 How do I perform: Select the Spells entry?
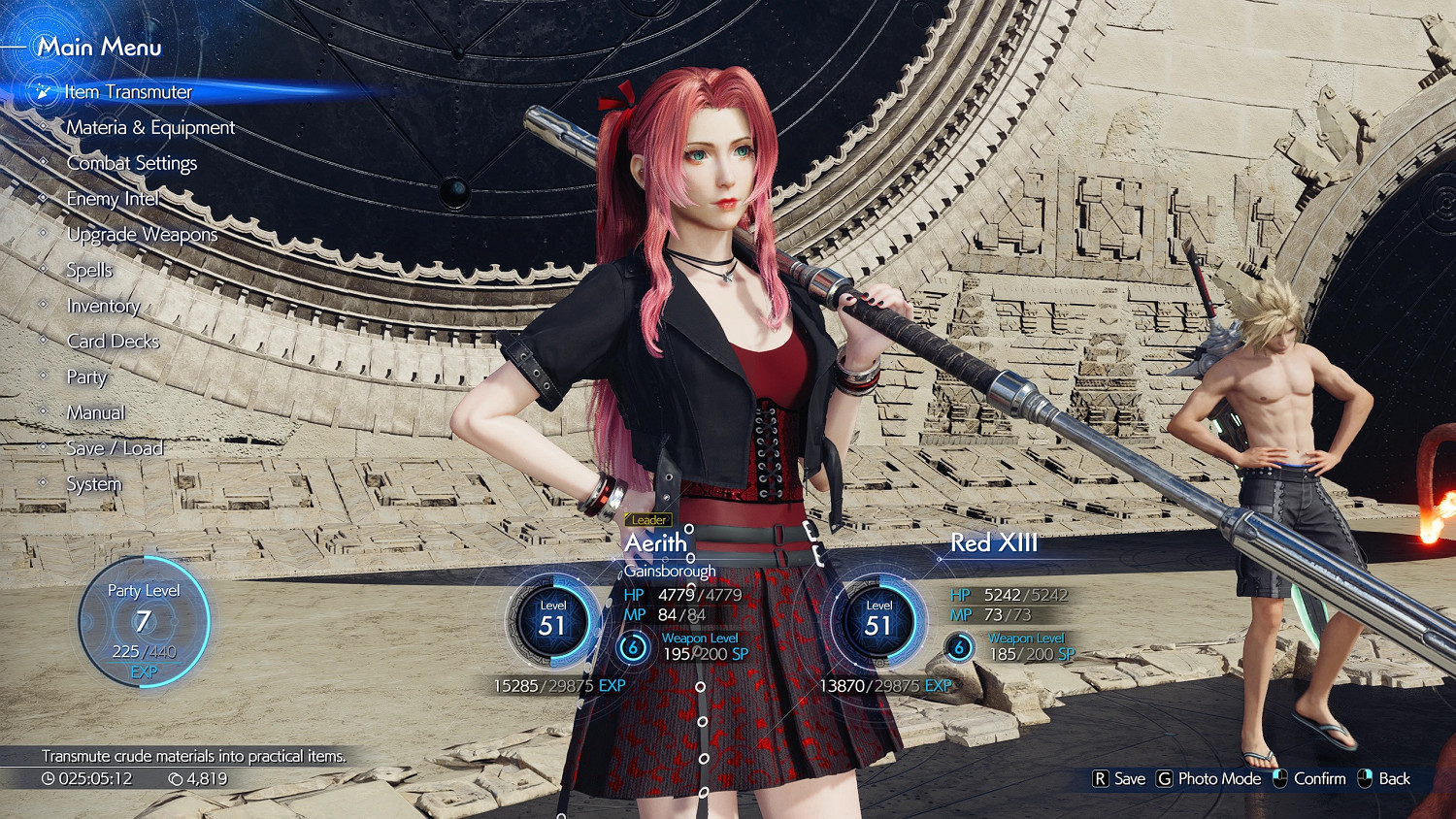[x=89, y=271]
